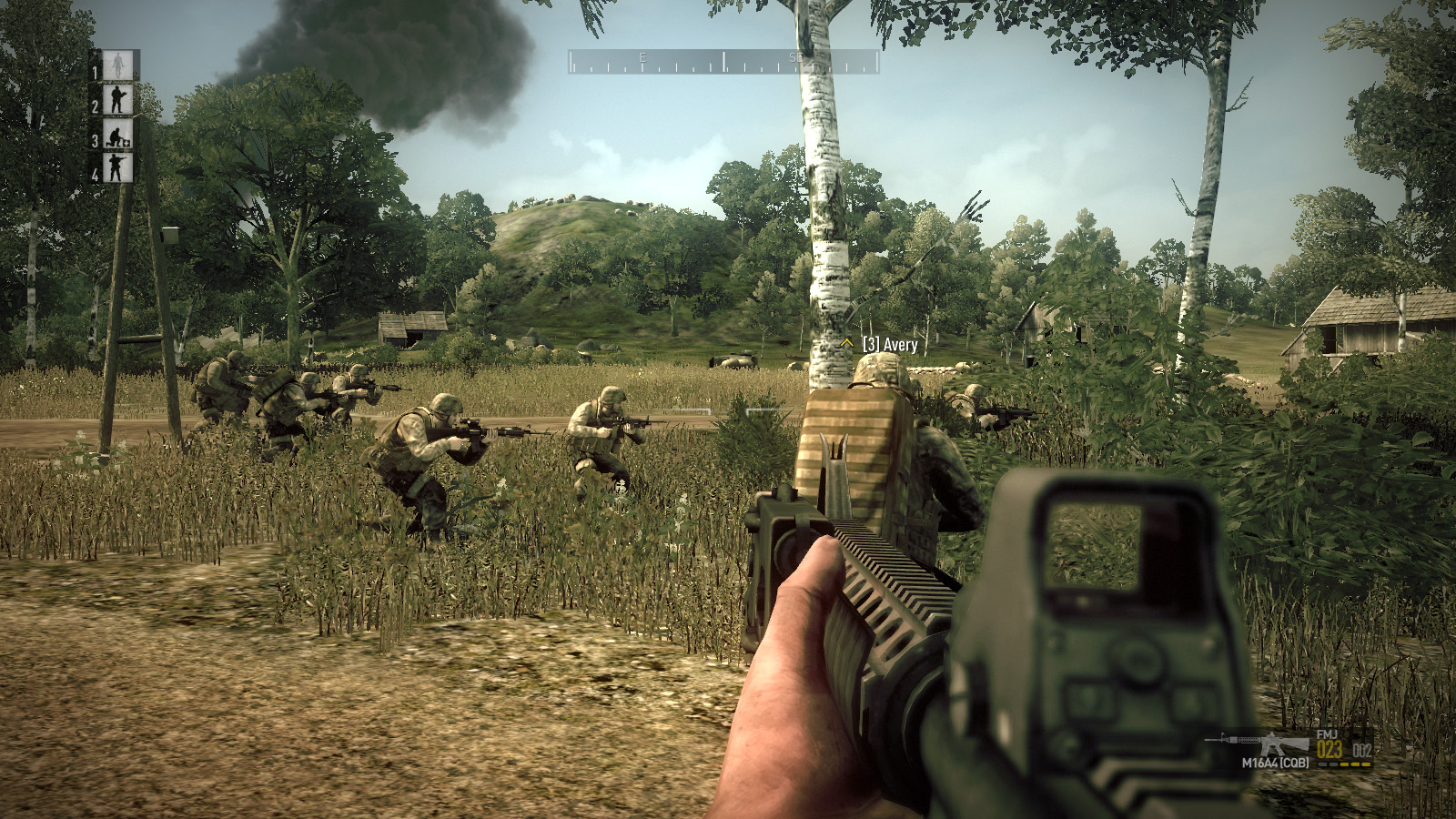Select the [3] Avery squad marker

point(879,344)
